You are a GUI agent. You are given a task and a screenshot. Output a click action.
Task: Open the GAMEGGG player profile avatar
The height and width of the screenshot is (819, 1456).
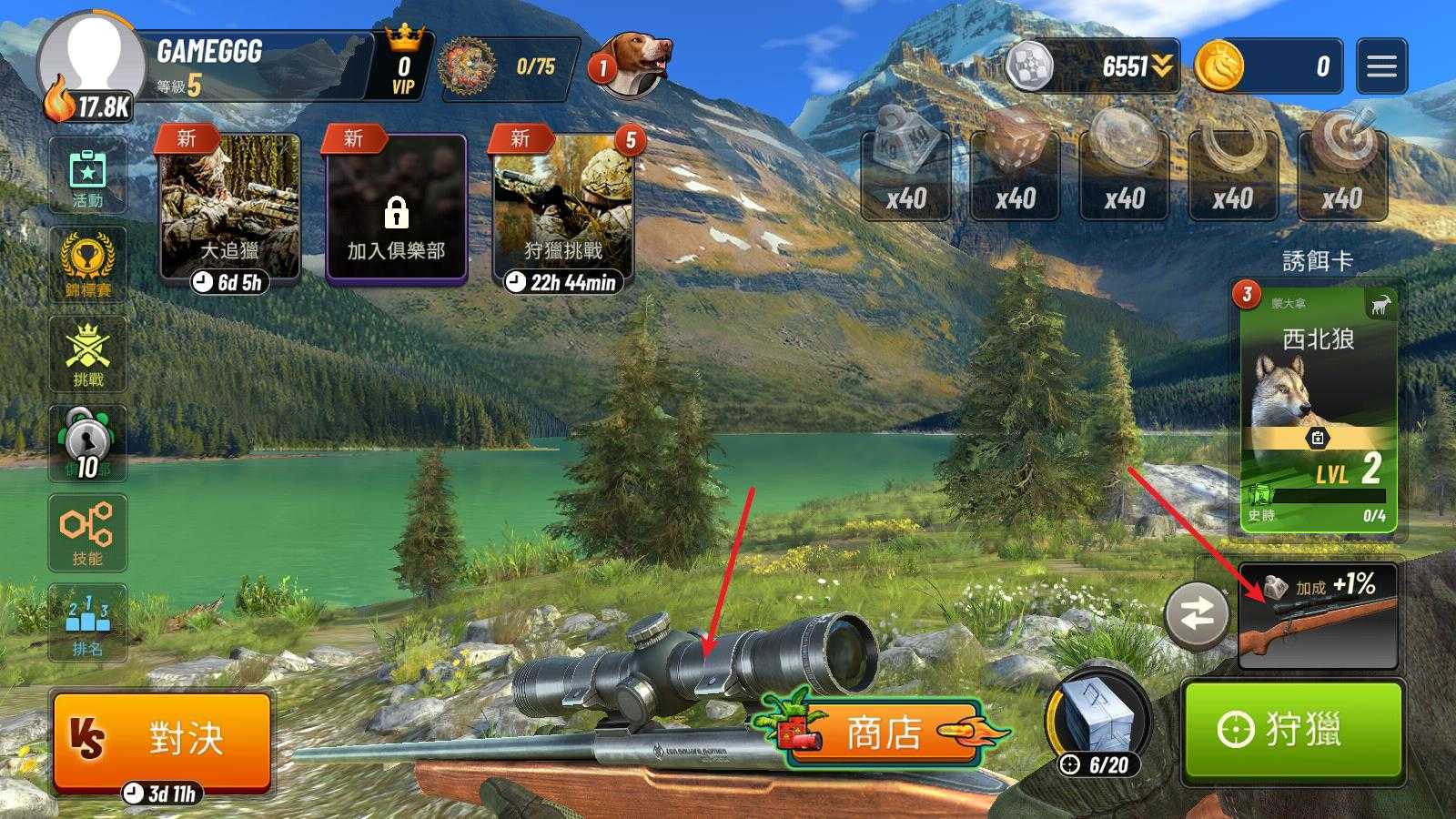(93, 64)
